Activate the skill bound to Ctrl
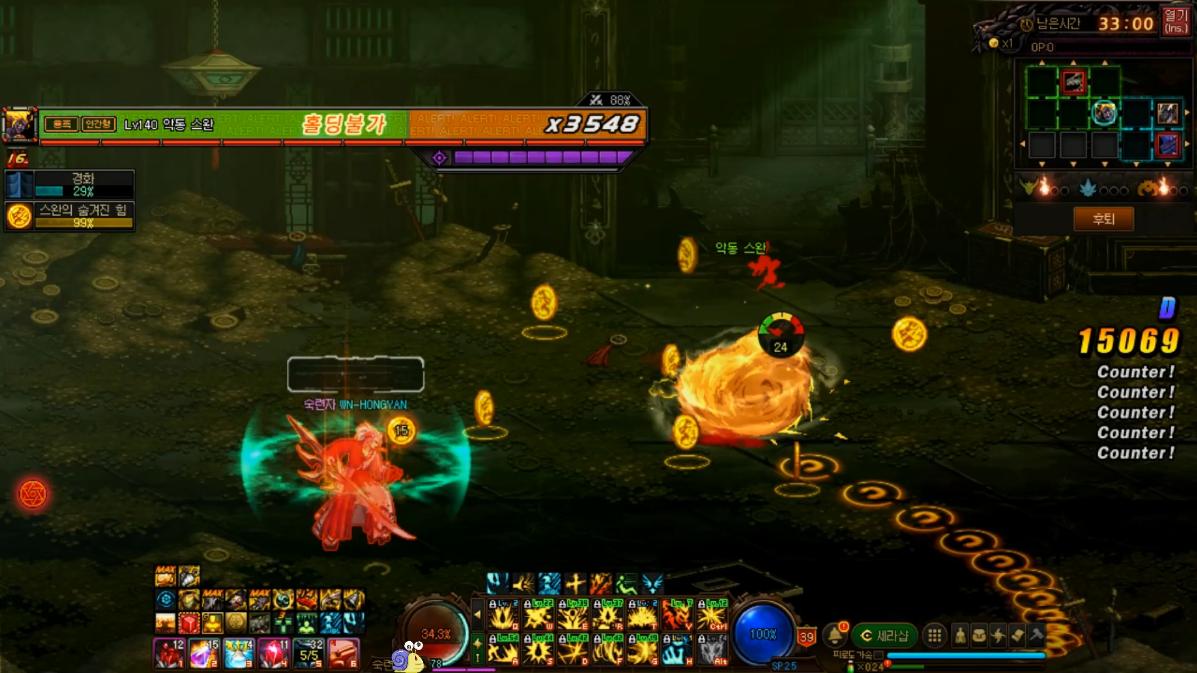 712,618
